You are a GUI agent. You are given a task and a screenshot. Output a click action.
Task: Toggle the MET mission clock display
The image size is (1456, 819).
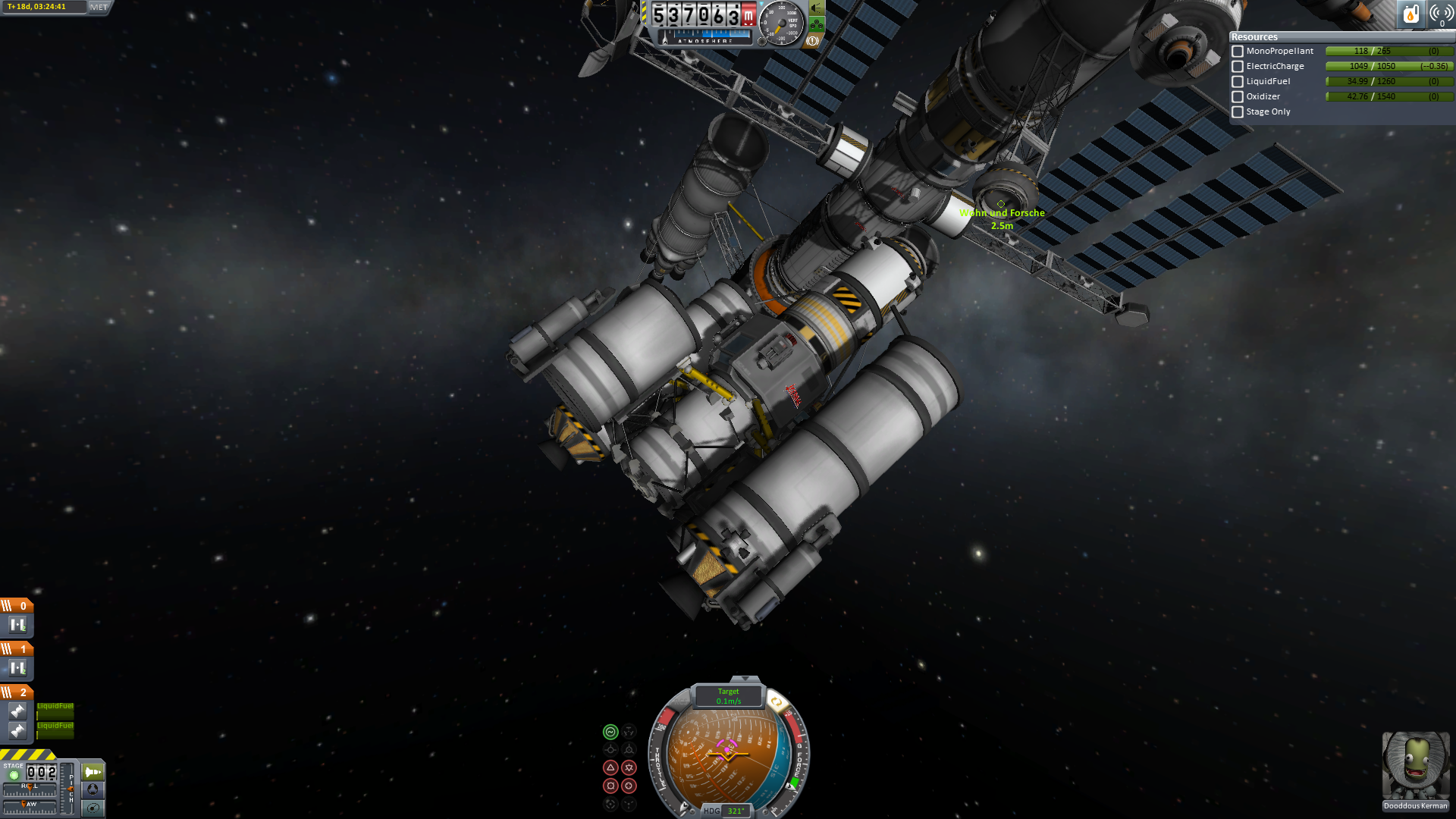[99, 8]
